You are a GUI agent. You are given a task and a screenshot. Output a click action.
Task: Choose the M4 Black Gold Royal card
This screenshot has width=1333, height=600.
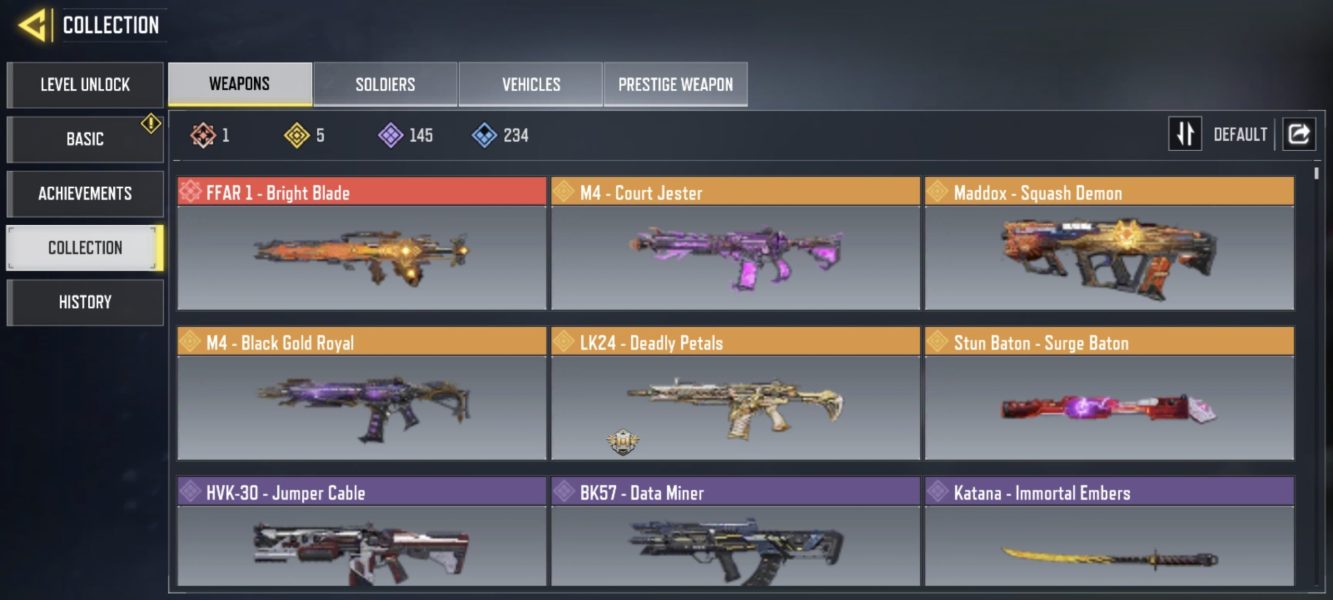[x=362, y=395]
